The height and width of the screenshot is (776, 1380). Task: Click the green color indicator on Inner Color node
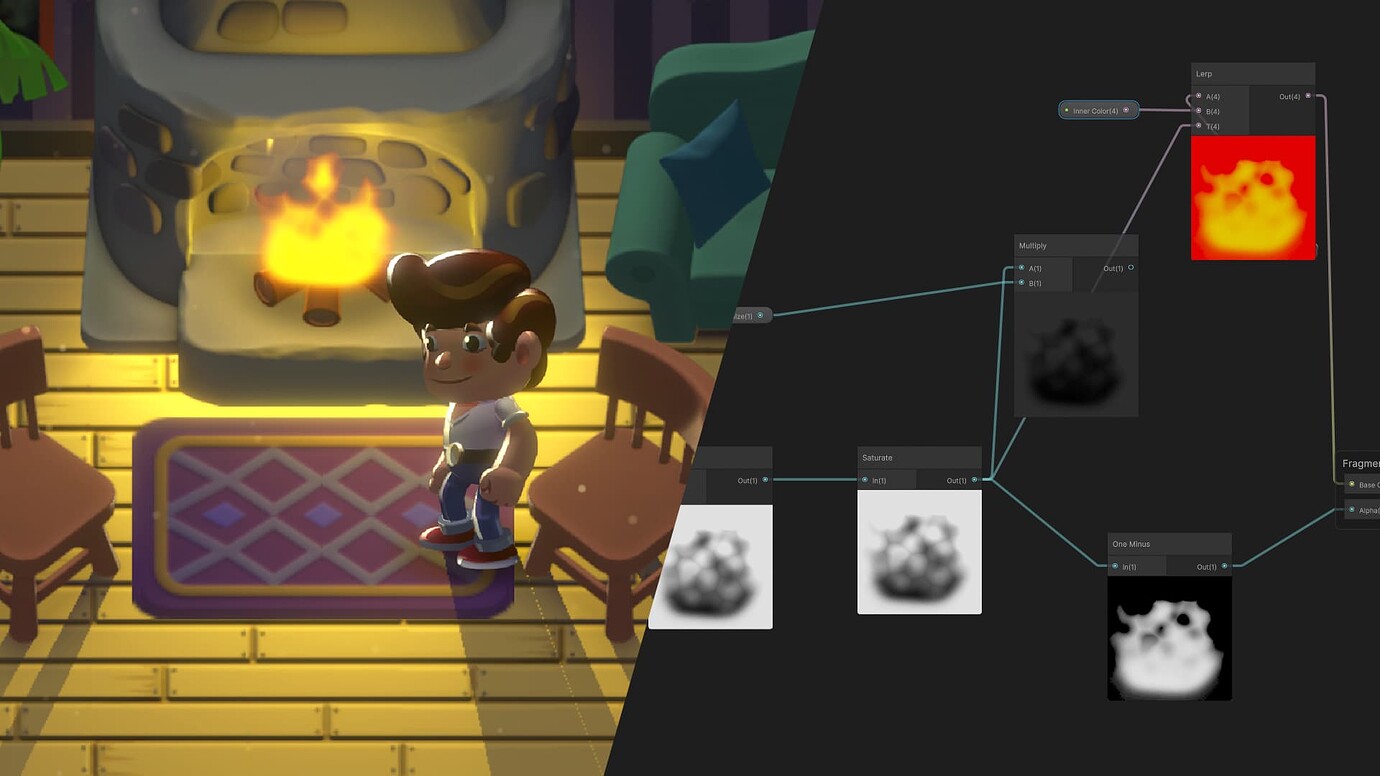[x=1066, y=110]
